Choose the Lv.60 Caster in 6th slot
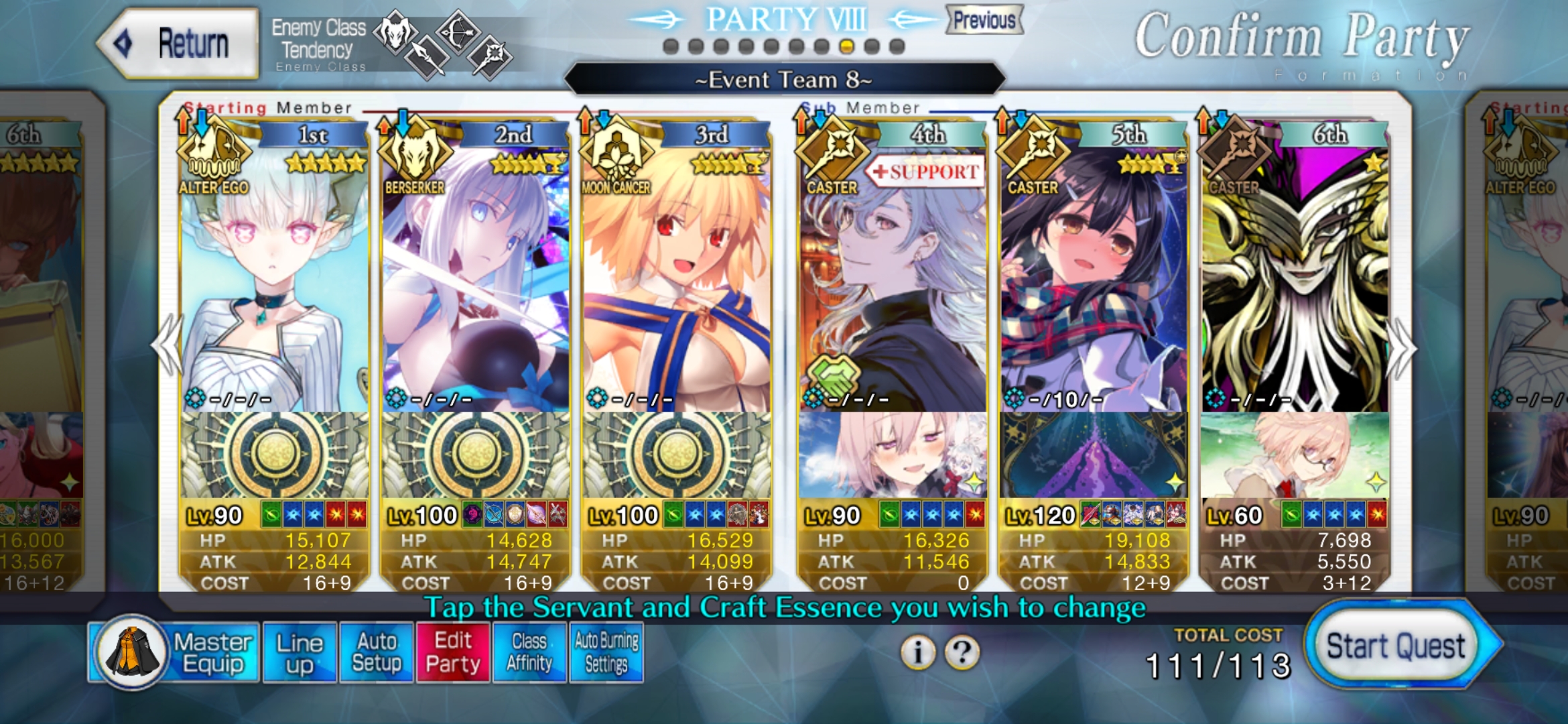Screen dimensions: 1568x724 tap(1294, 282)
